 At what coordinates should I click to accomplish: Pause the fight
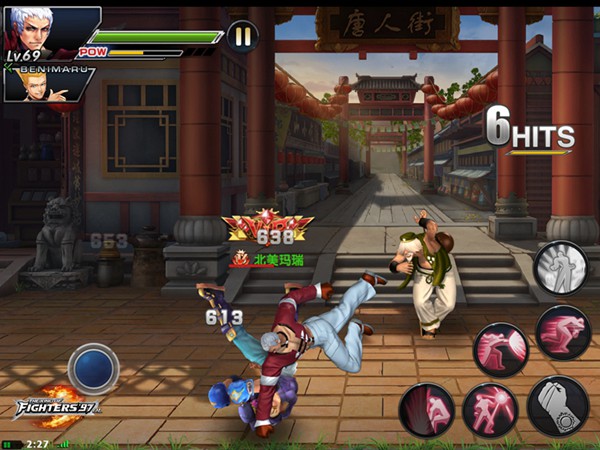tap(241, 37)
